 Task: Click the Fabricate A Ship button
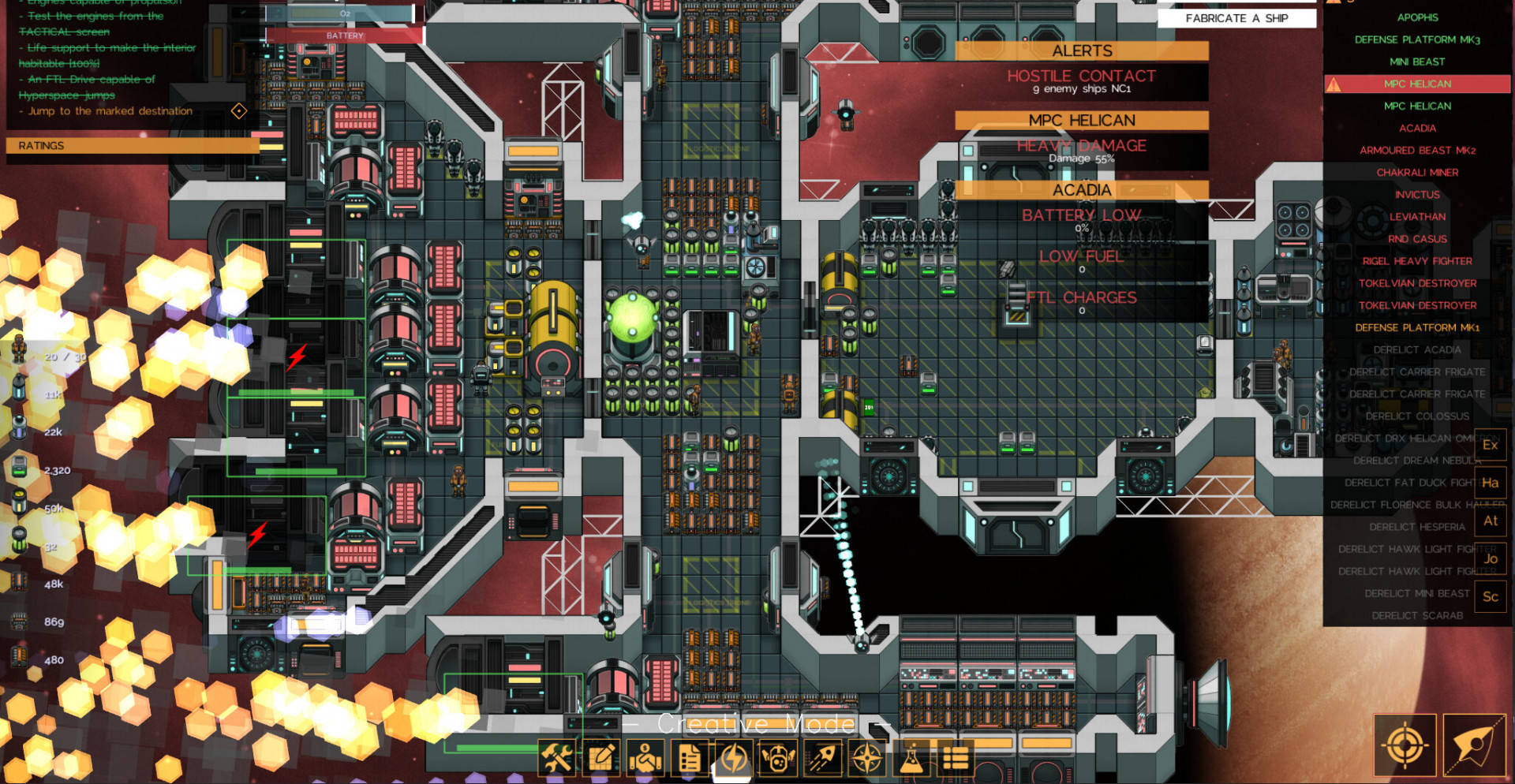tap(1236, 18)
